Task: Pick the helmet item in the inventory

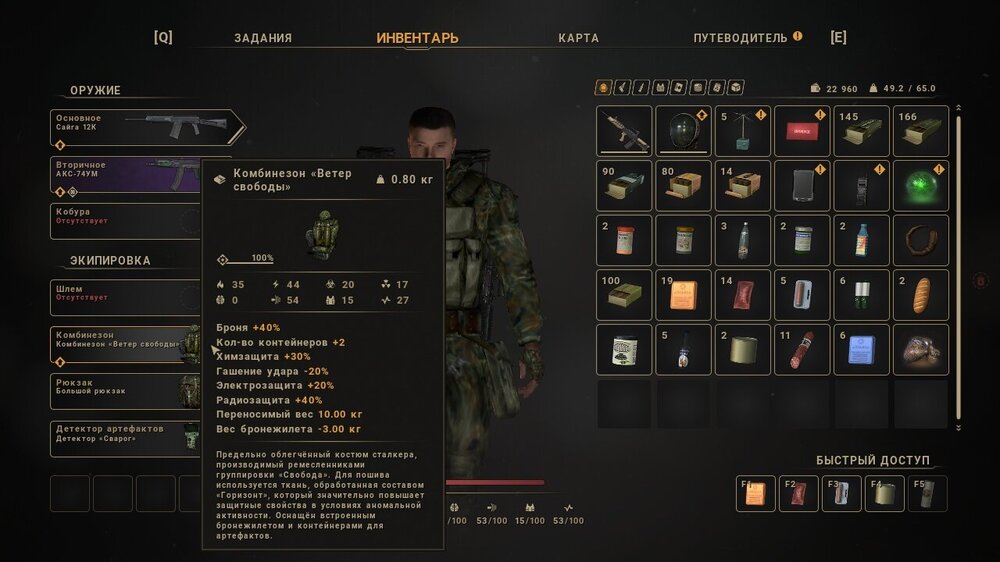Action: pyautogui.click(x=683, y=132)
